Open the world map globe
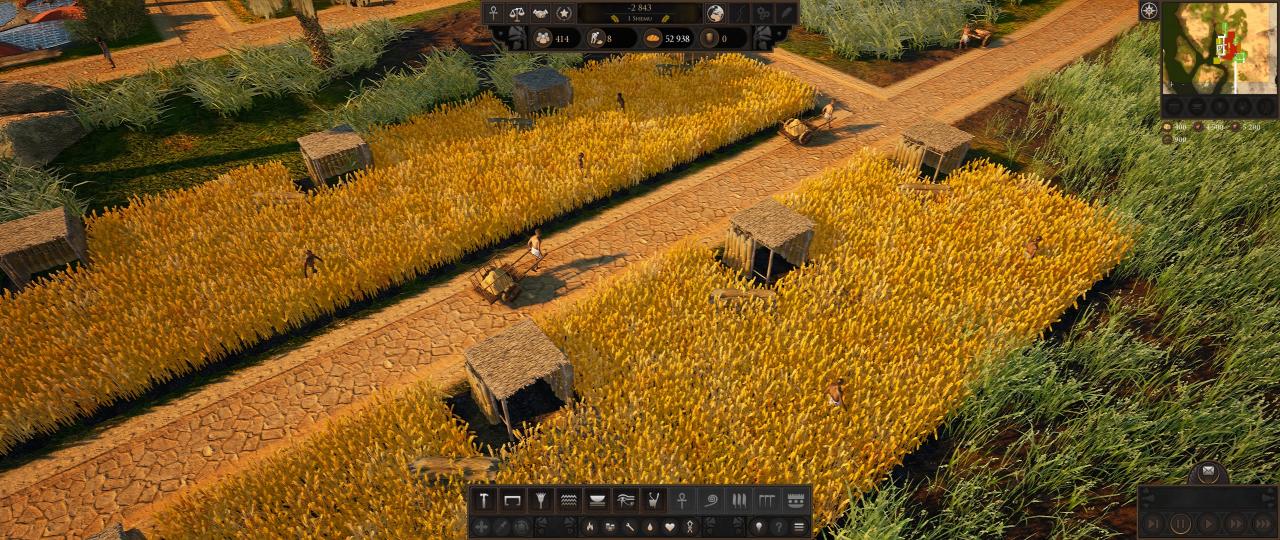Image resolution: width=1280 pixels, height=540 pixels. (716, 13)
